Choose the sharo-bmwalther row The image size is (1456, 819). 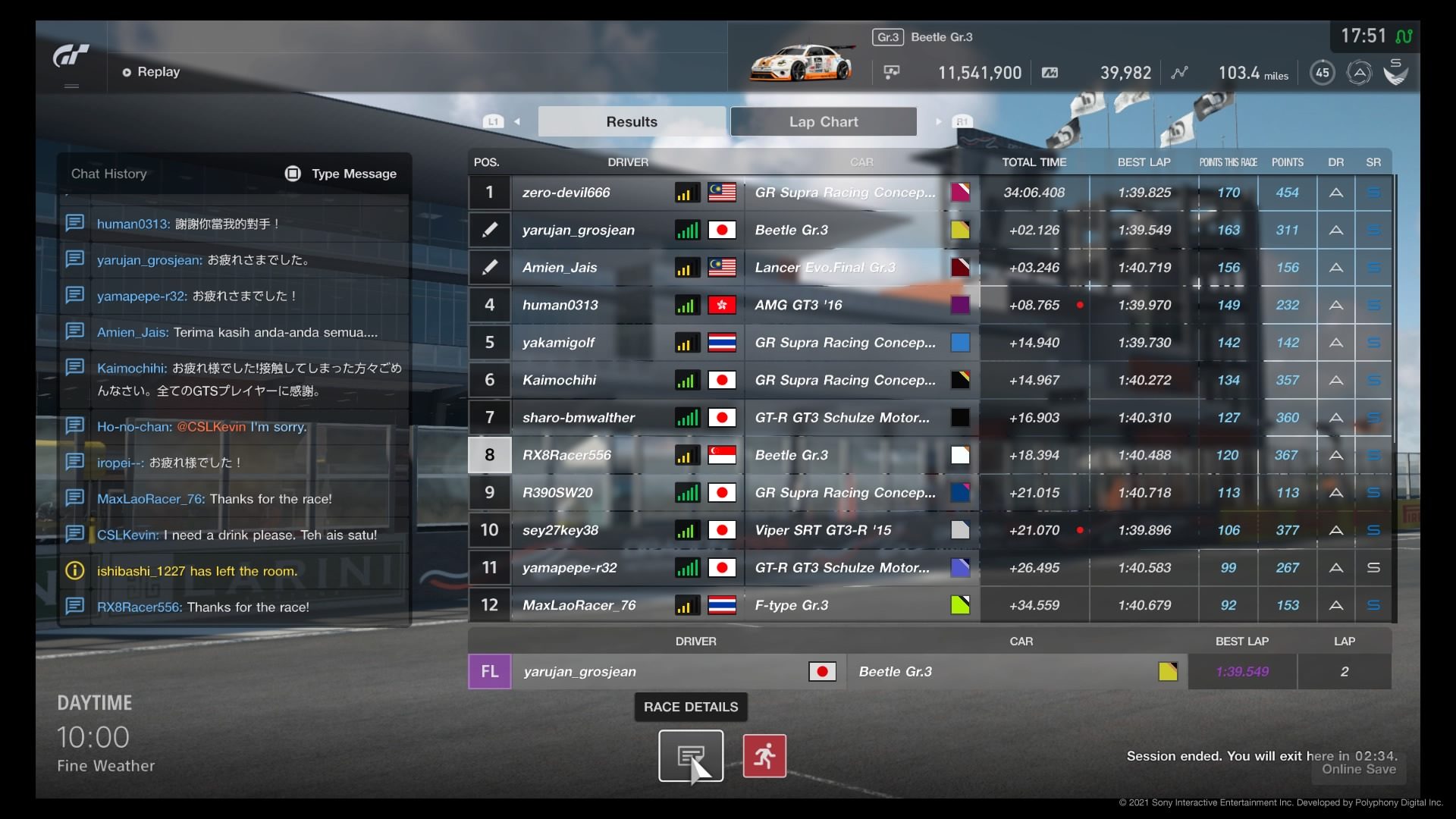point(578,418)
